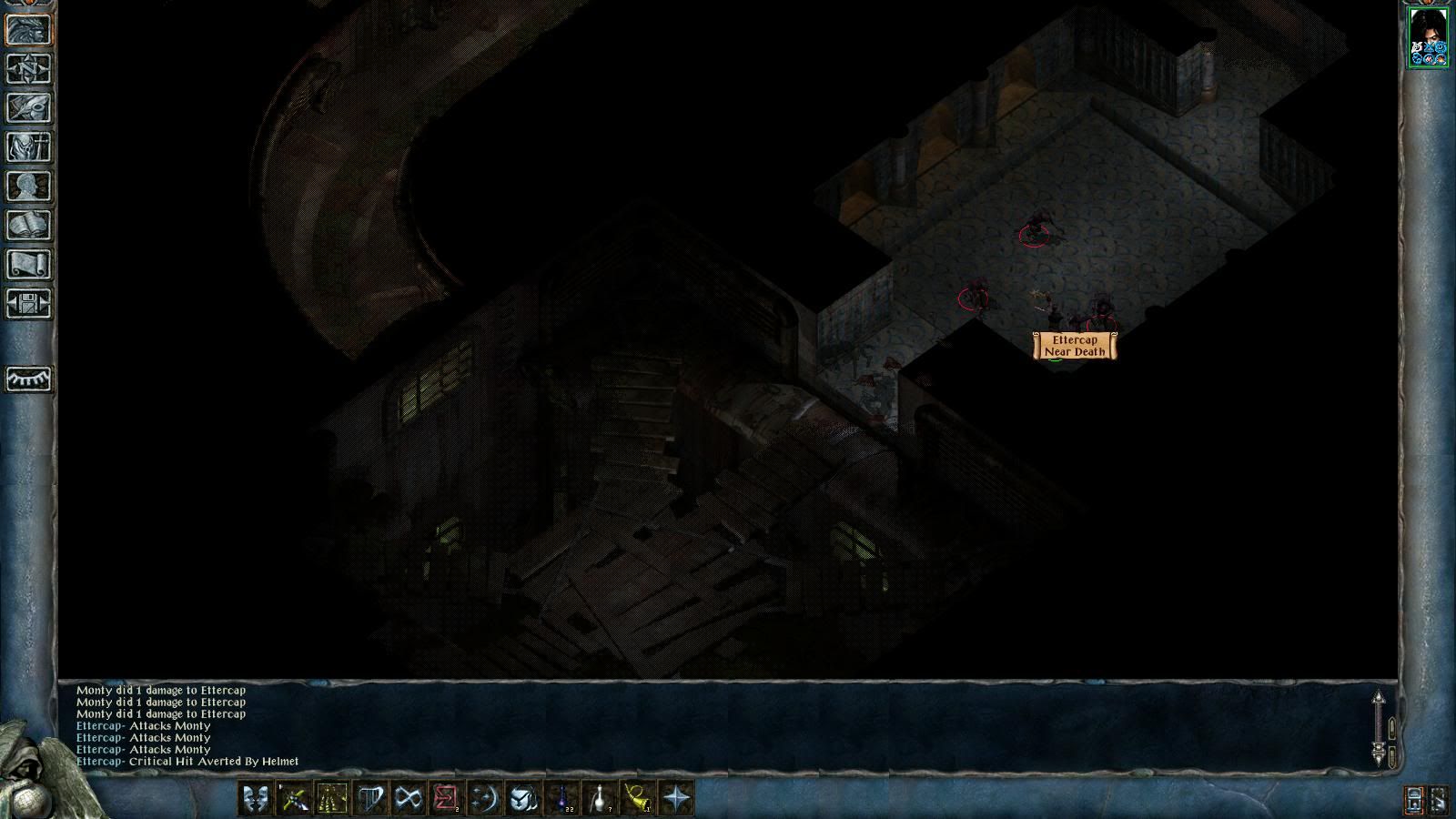Open the mage spellbook button
The image size is (1456, 819).
[29, 226]
